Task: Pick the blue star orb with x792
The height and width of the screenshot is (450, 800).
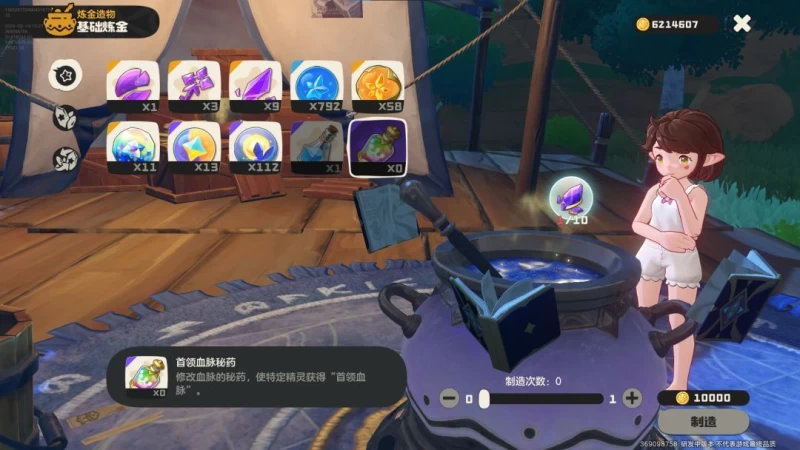Action: 316,85
